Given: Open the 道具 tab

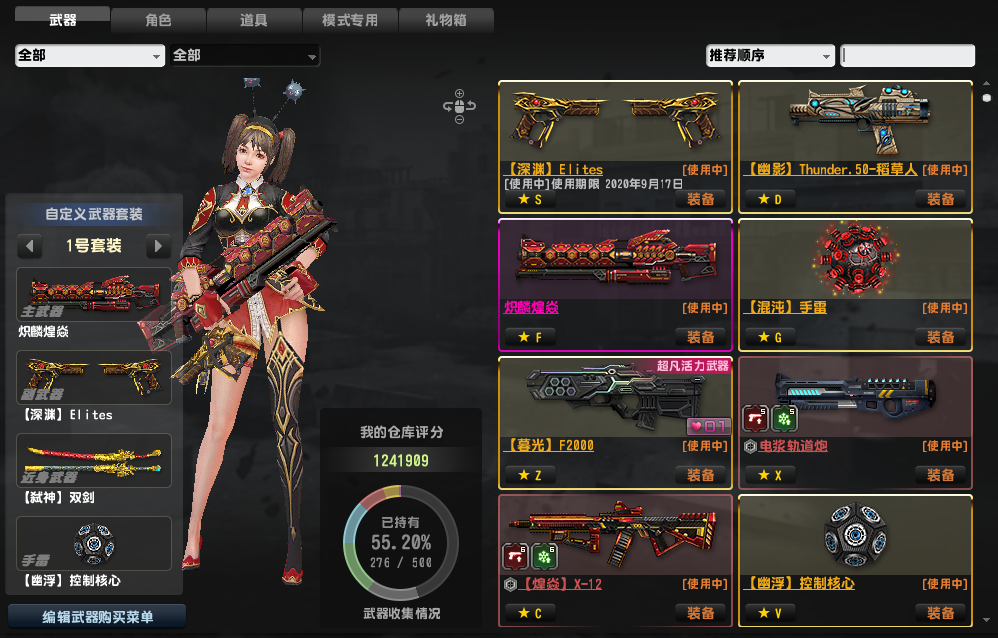Looking at the screenshot, I should 253,20.
